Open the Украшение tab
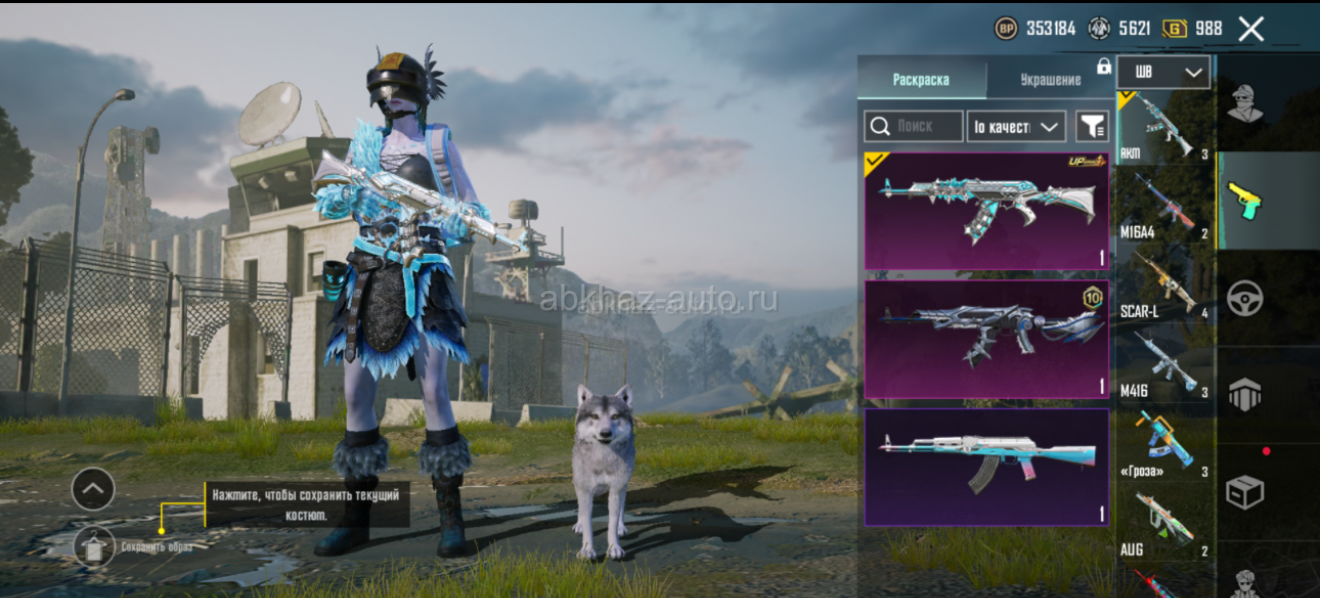This screenshot has height=598, width=1320. 1050,80
